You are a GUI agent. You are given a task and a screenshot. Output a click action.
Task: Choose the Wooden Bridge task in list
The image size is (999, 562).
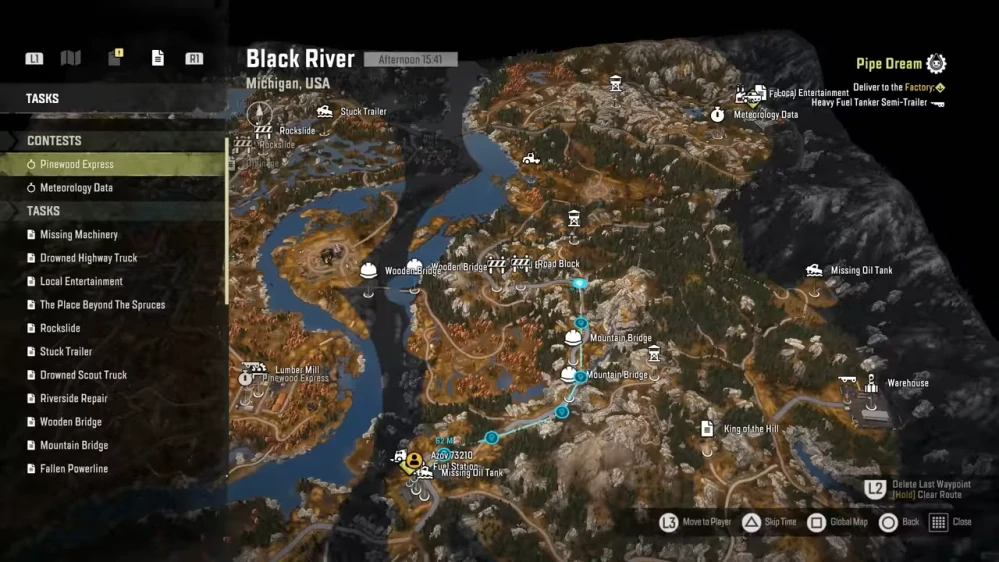coord(70,422)
